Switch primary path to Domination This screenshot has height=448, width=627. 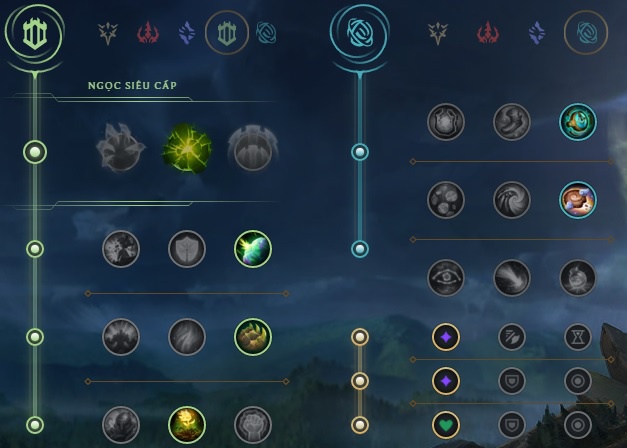(x=148, y=34)
